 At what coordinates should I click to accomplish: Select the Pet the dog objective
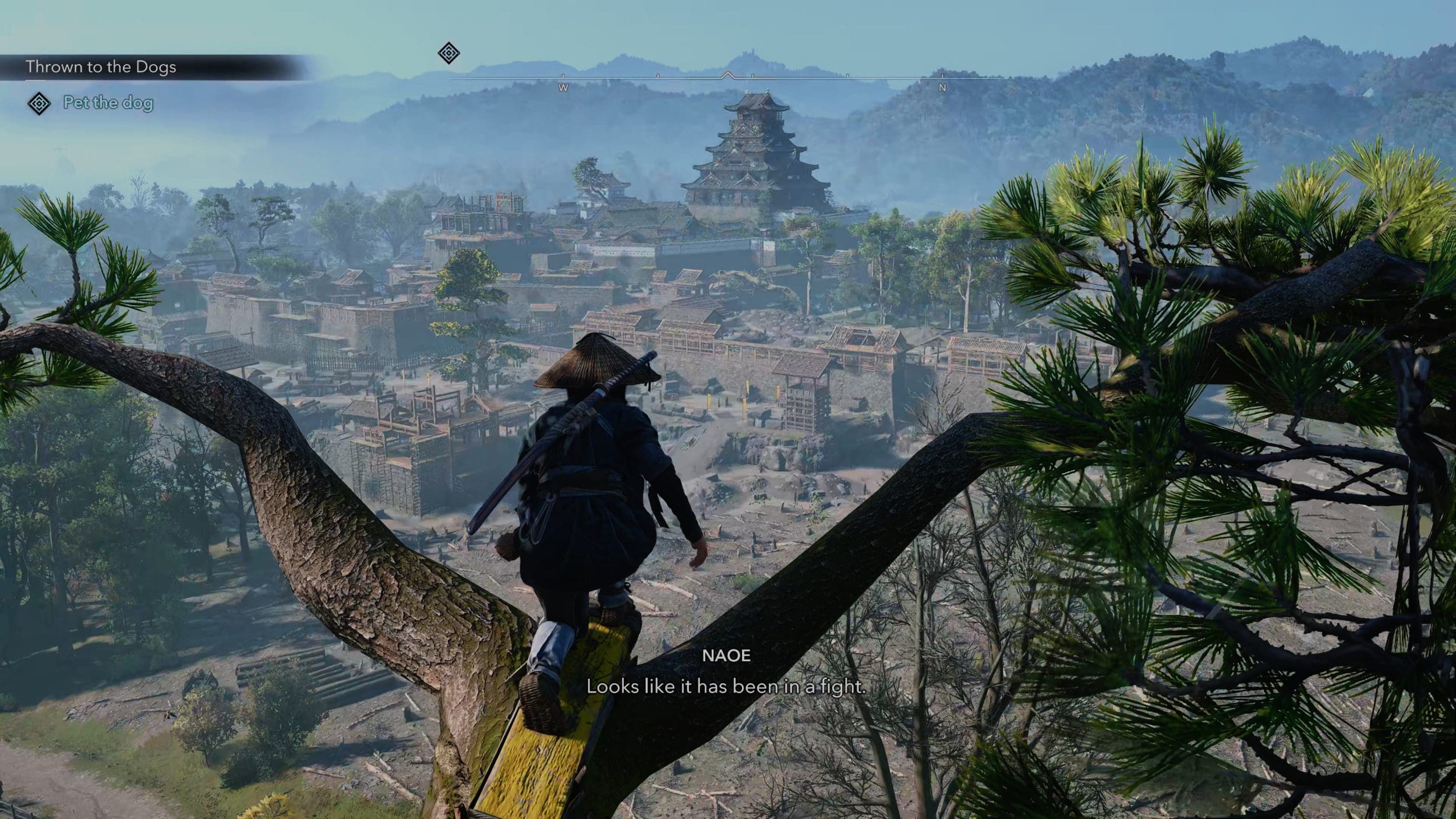point(108,103)
